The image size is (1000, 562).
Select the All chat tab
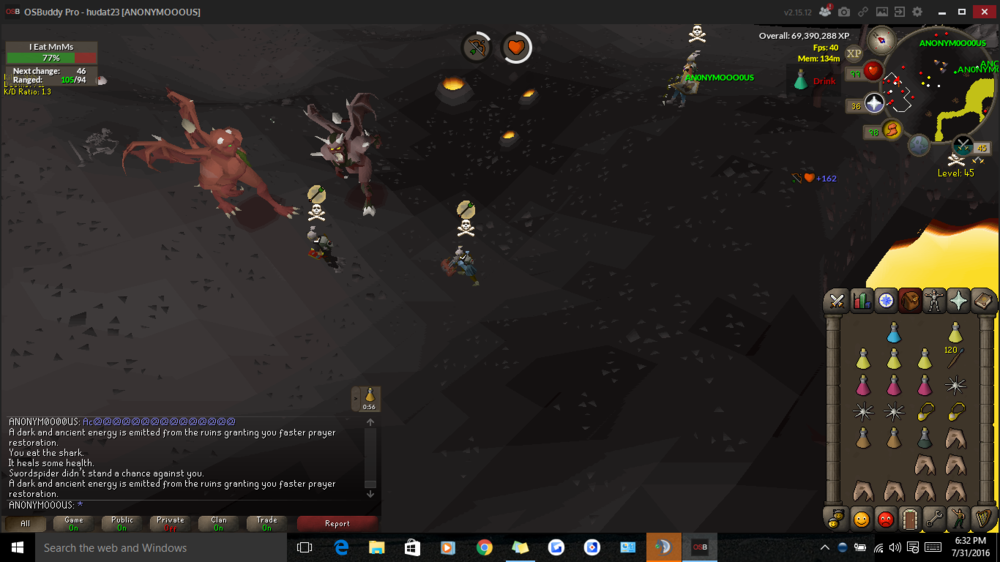pyautogui.click(x=25, y=523)
